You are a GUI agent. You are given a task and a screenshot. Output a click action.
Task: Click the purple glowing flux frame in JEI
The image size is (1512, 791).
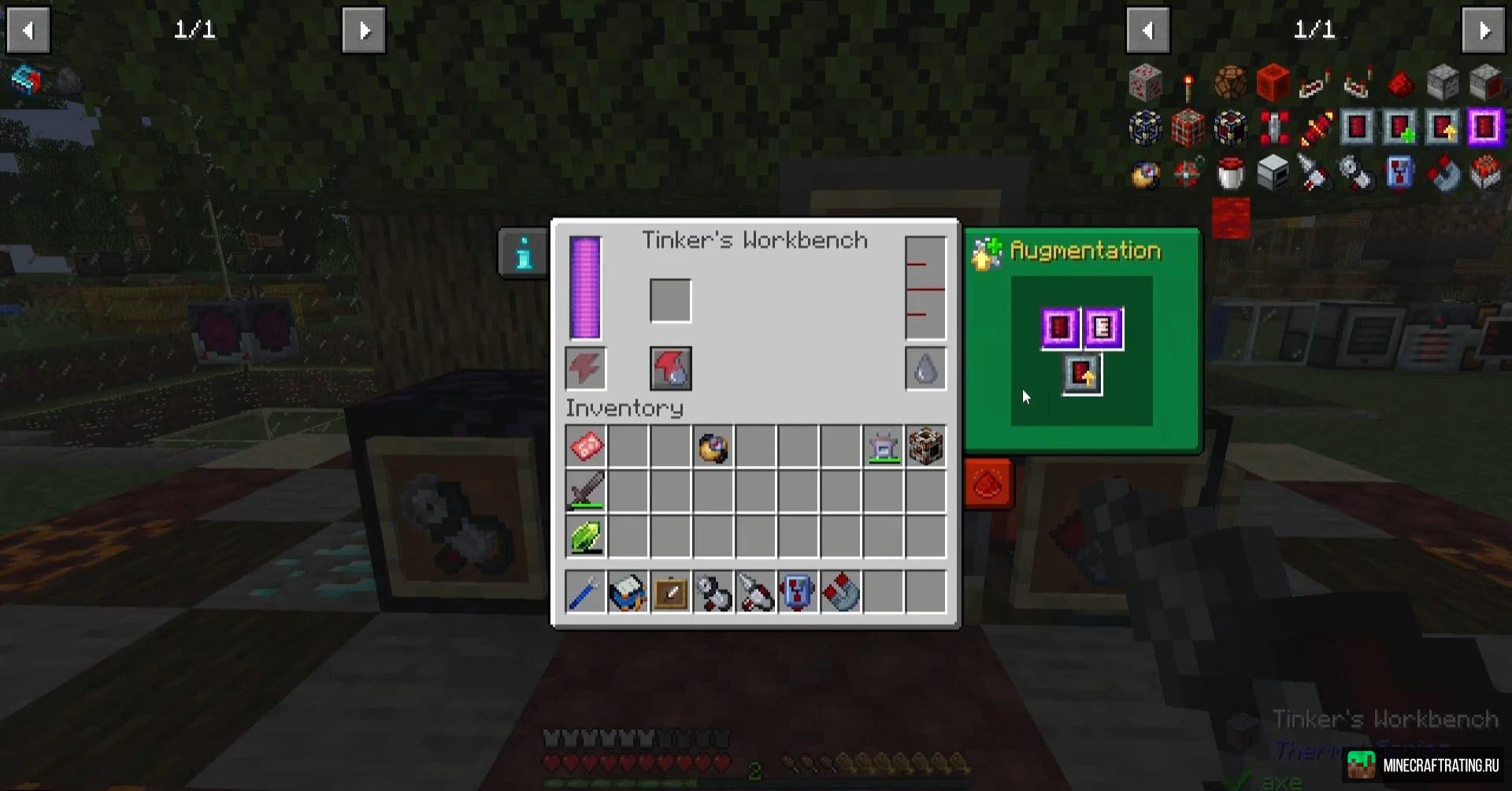[x=1487, y=126]
